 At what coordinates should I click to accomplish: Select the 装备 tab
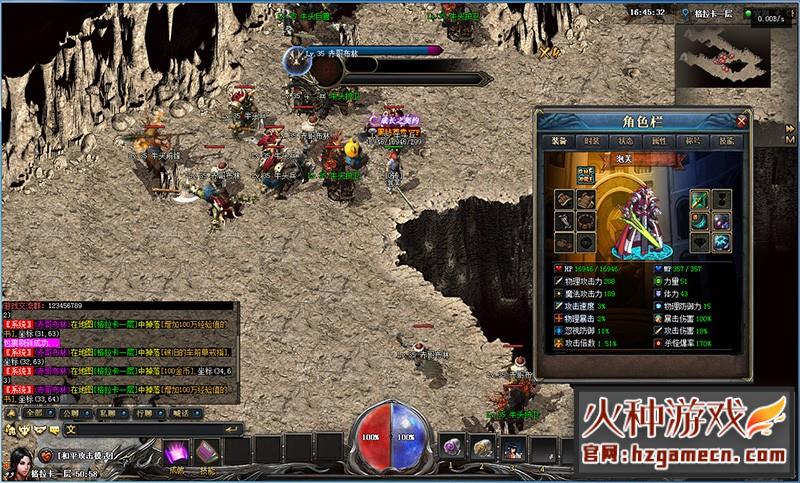(559, 142)
